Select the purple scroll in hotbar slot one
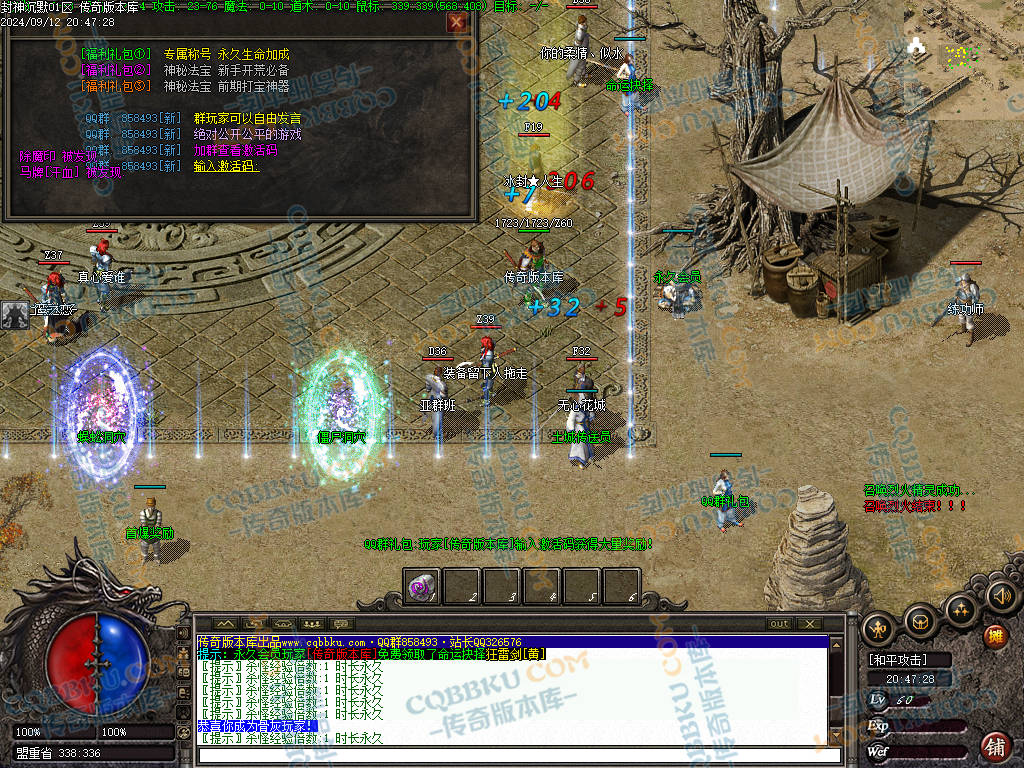The width and height of the screenshot is (1024, 768). tap(422, 587)
